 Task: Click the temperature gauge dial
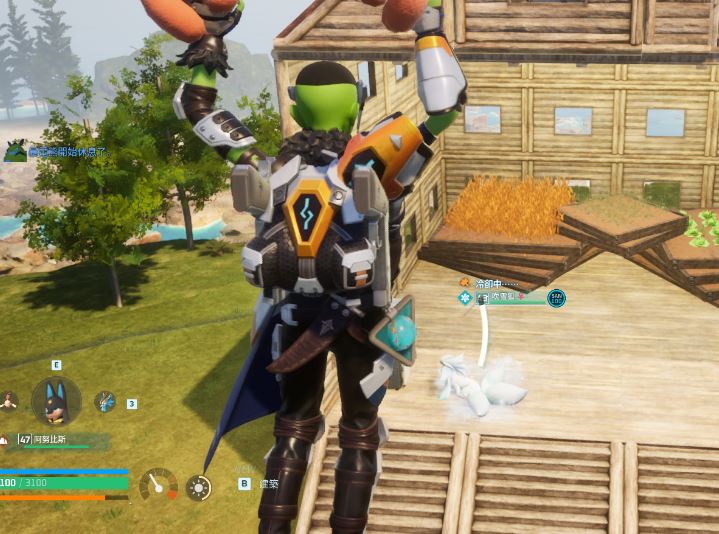pyautogui.click(x=158, y=486)
